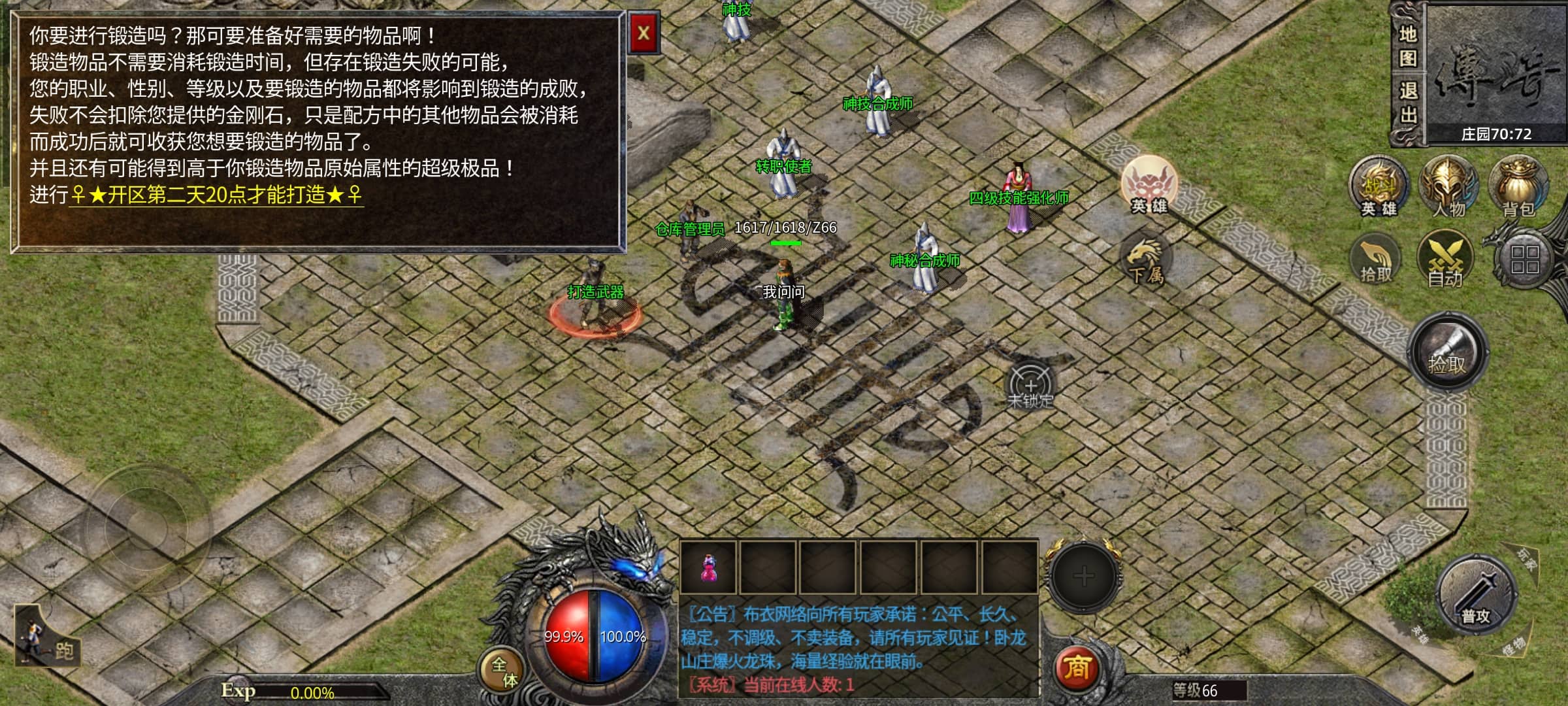Tap the 下属 dragon head icon
This screenshot has height=706, width=1568.
point(1145,259)
